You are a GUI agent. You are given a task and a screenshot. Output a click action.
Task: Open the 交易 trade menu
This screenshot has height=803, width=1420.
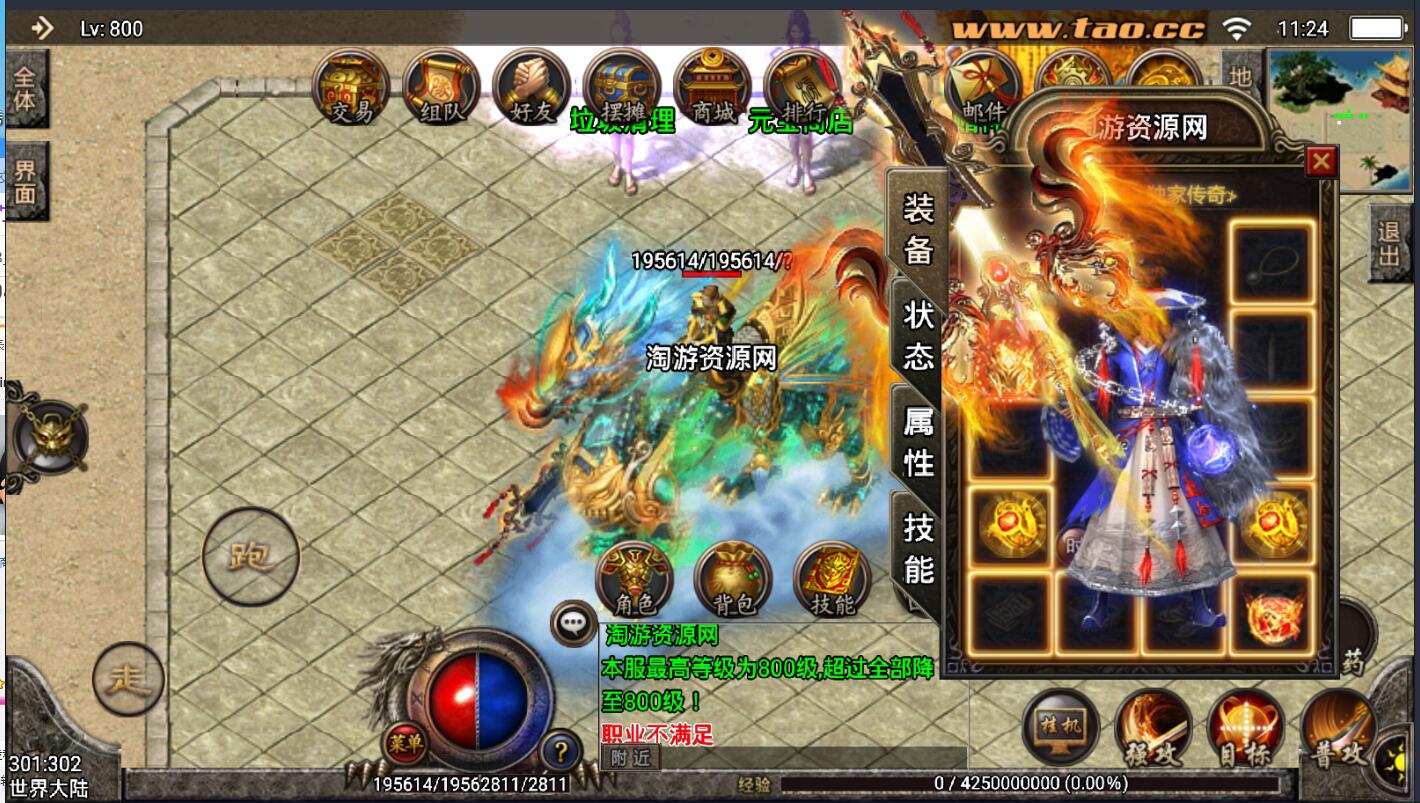(x=352, y=88)
